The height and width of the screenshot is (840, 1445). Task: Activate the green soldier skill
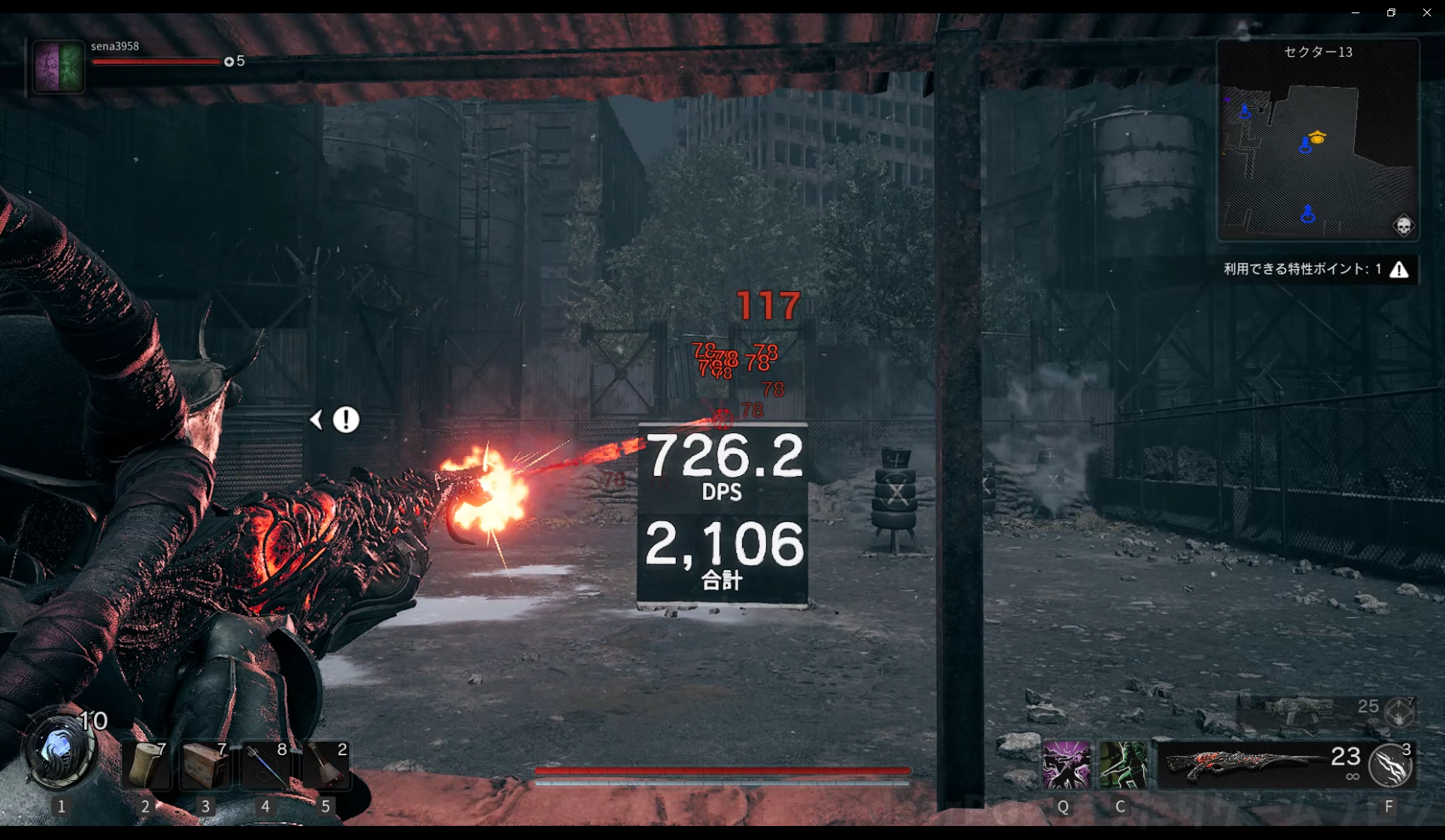pyautogui.click(x=1122, y=765)
